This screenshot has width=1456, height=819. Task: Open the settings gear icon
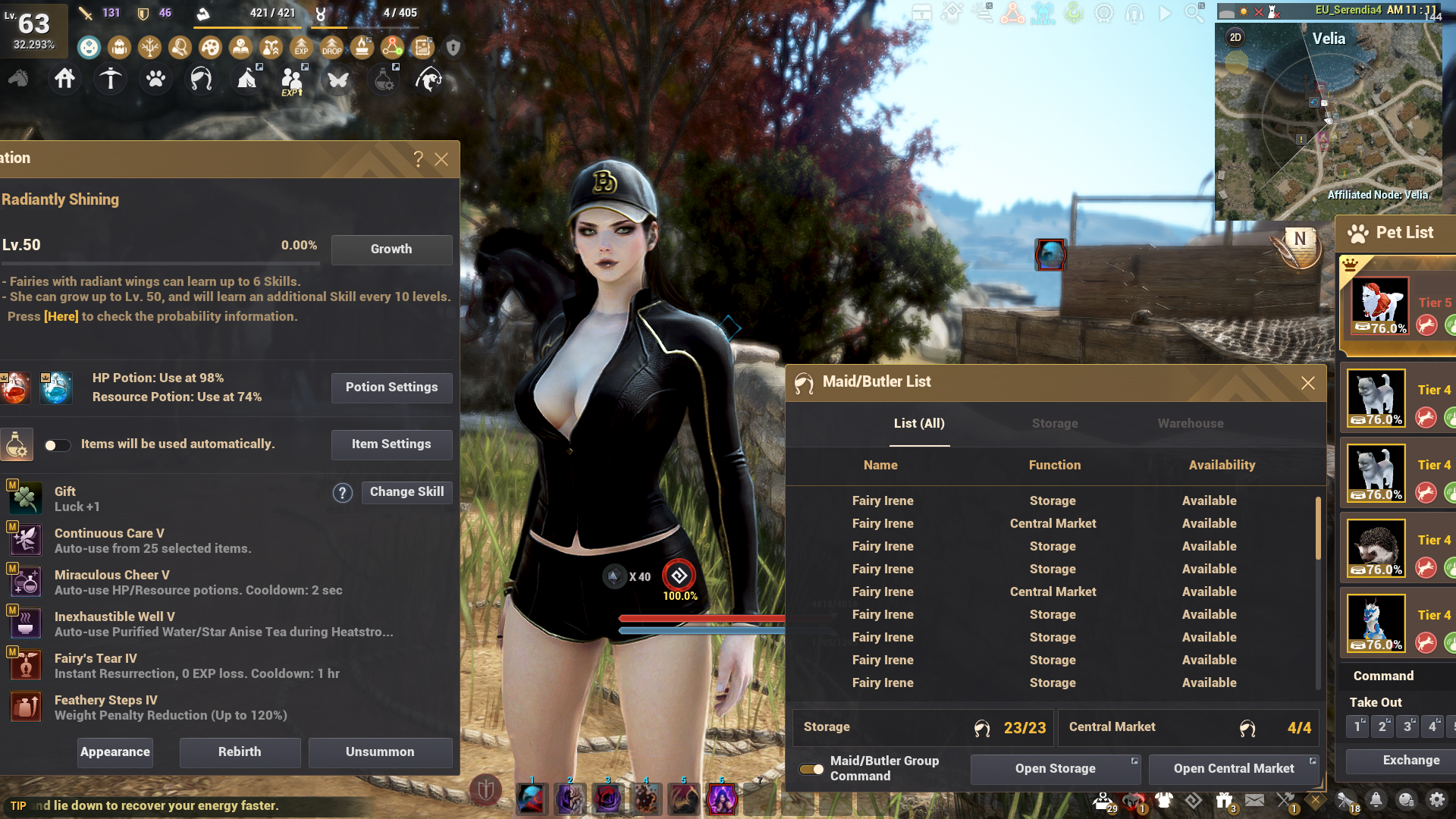coord(1436,800)
